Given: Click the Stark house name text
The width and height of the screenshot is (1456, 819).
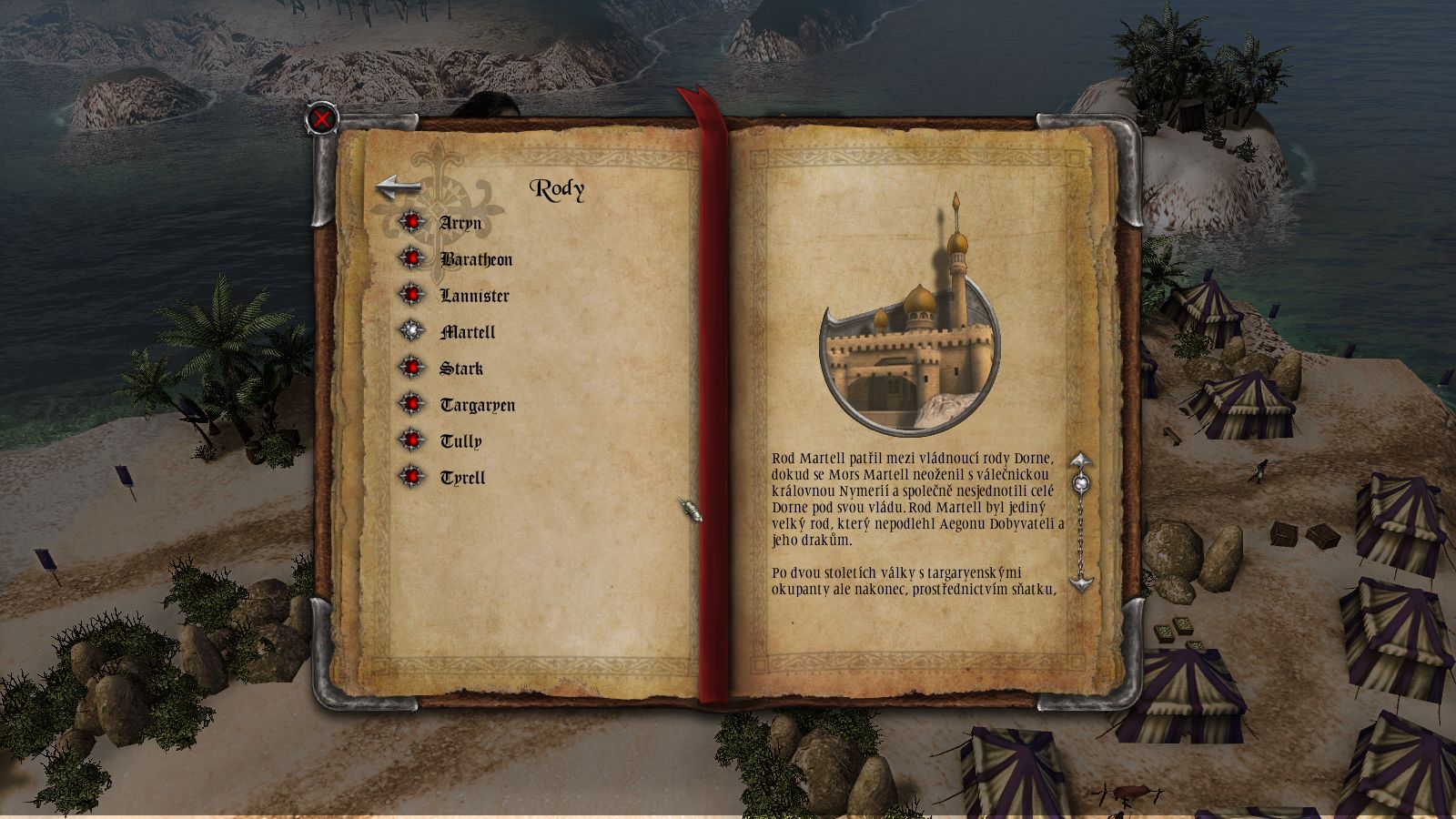Looking at the screenshot, I should (x=463, y=368).
